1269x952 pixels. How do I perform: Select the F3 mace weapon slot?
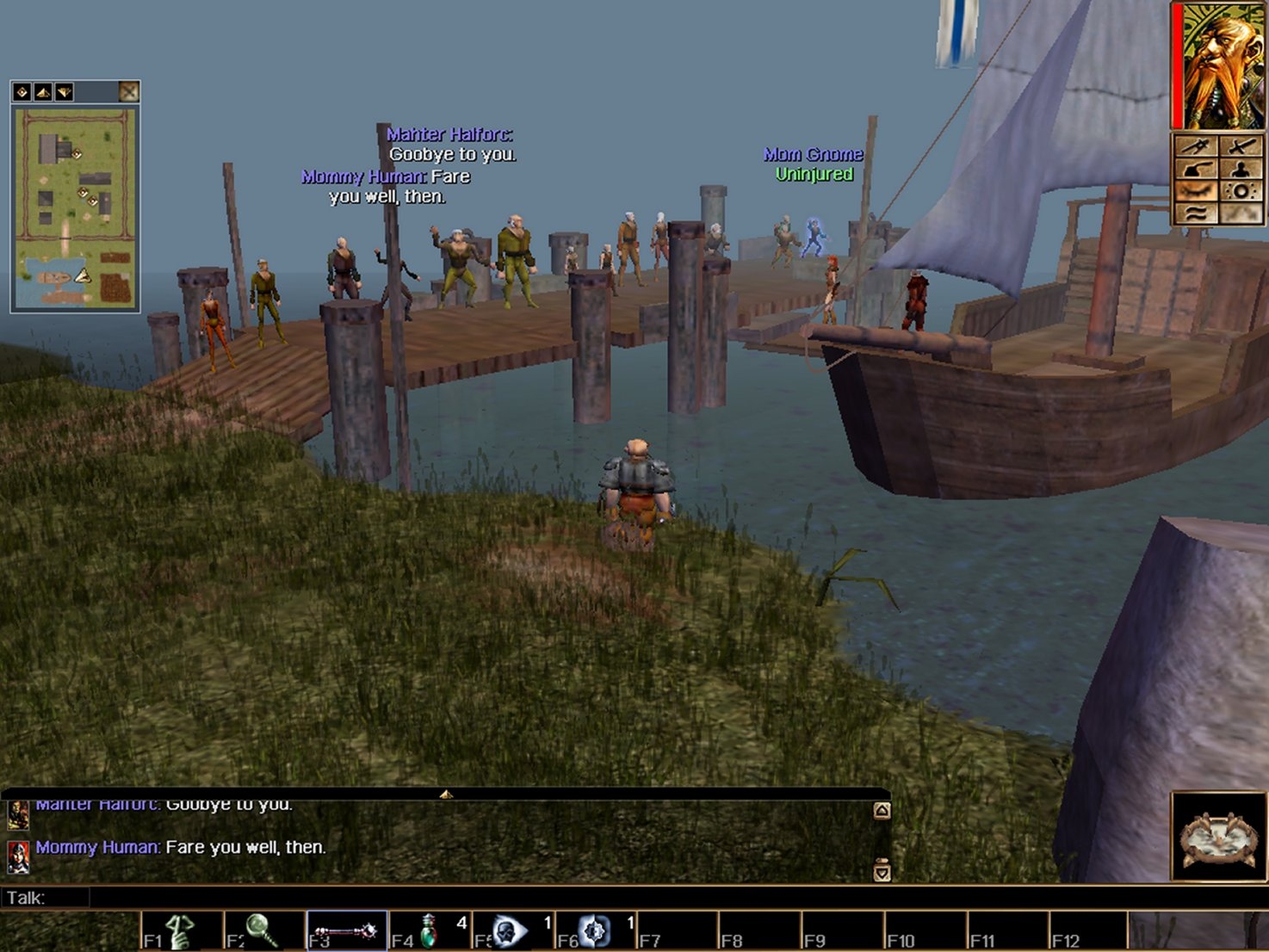pos(346,931)
